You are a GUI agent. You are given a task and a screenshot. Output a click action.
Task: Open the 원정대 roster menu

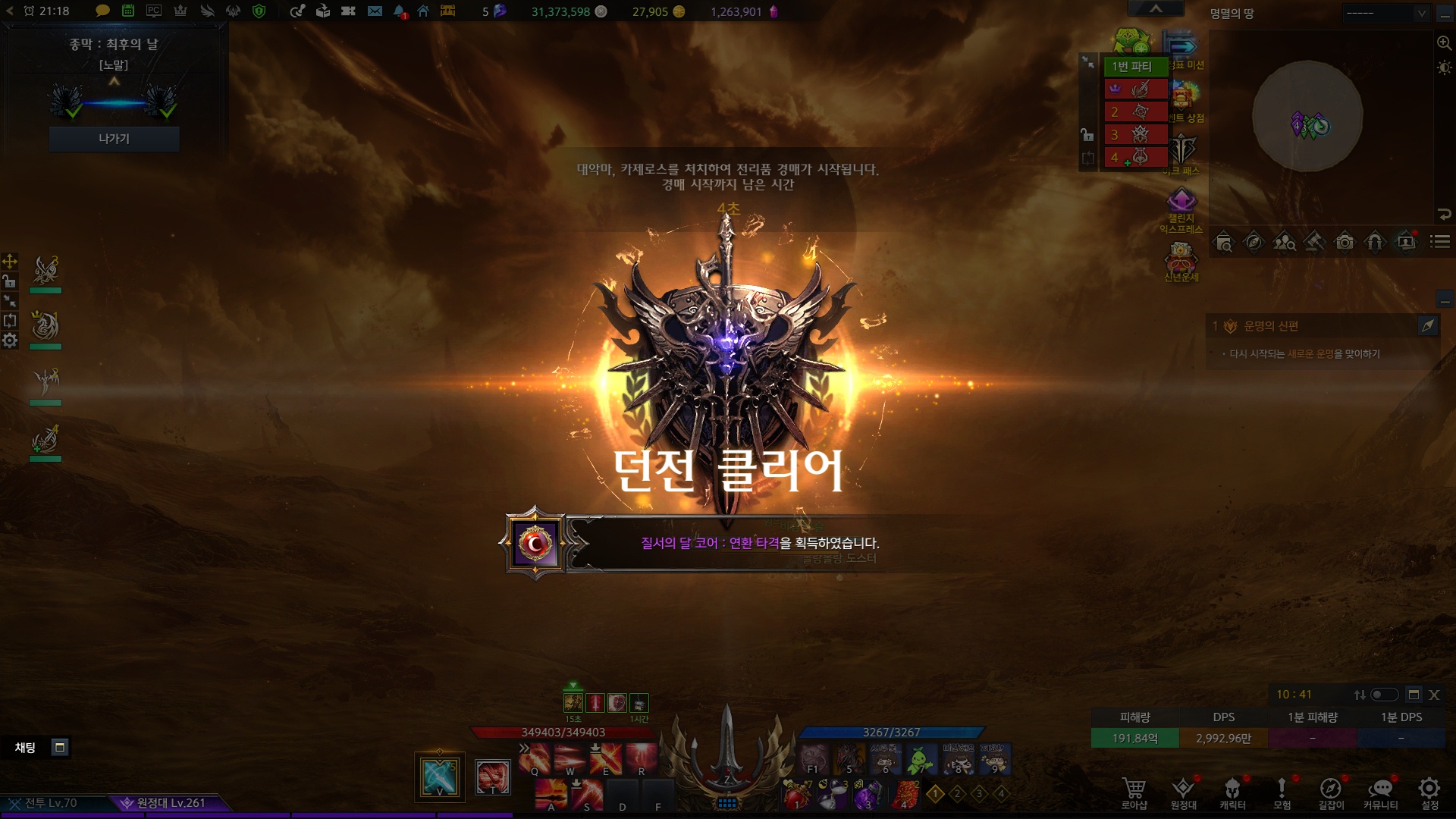(1183, 792)
